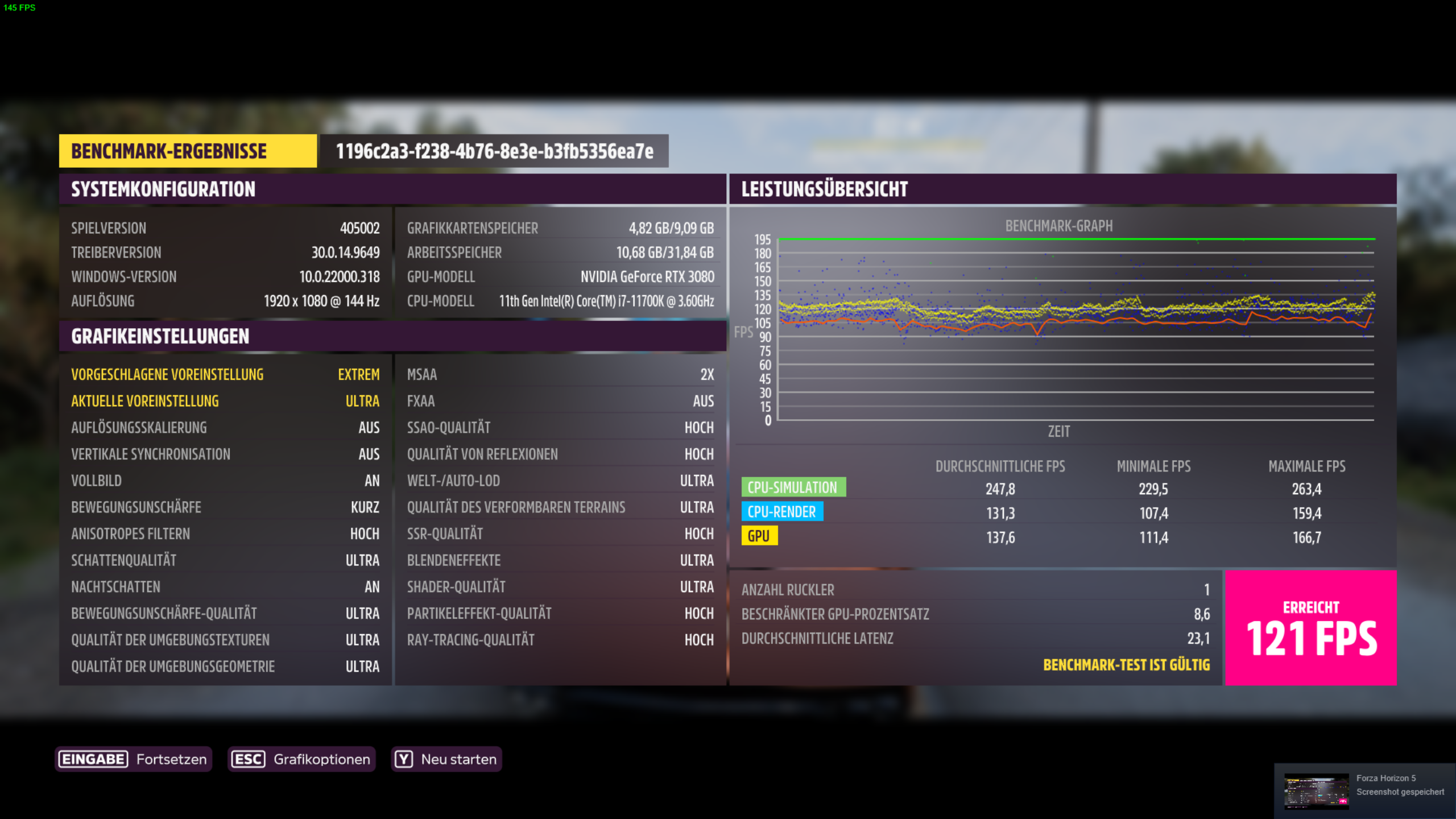Toggle the VOLLBILD setting
This screenshot has height=819, width=1456.
click(225, 481)
